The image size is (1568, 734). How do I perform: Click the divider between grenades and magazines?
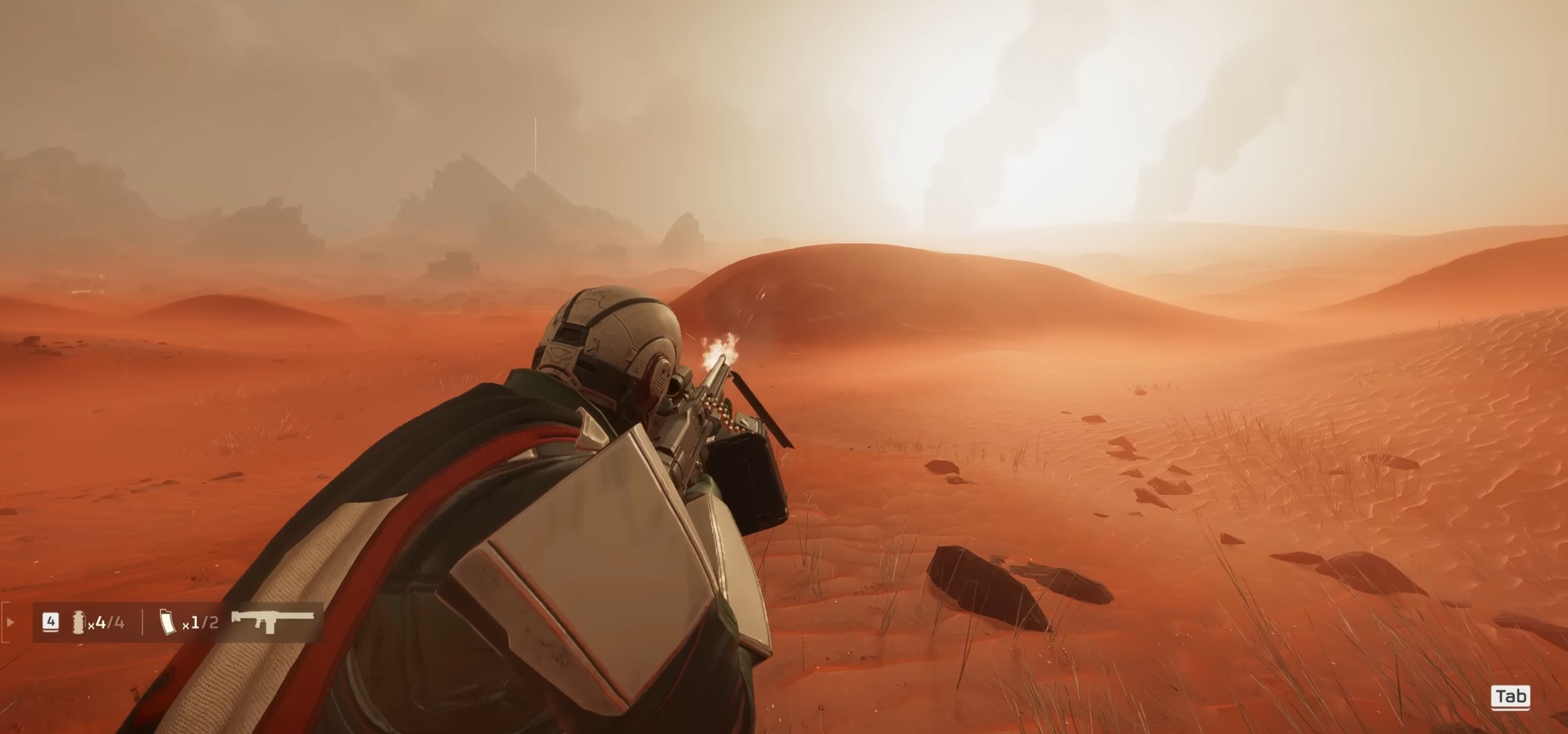[143, 623]
